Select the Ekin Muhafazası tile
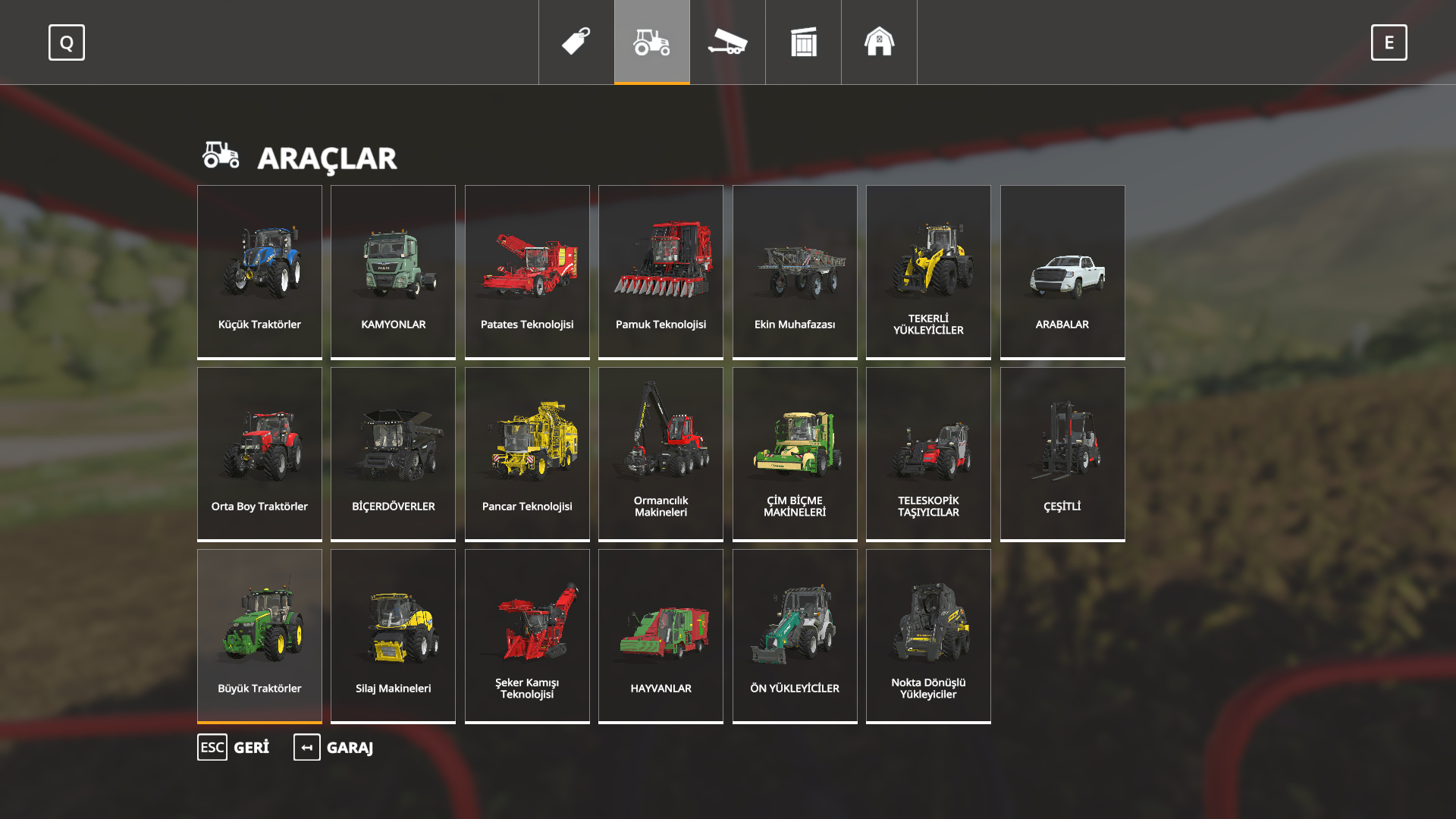This screenshot has width=1456, height=819. pyautogui.click(x=795, y=271)
